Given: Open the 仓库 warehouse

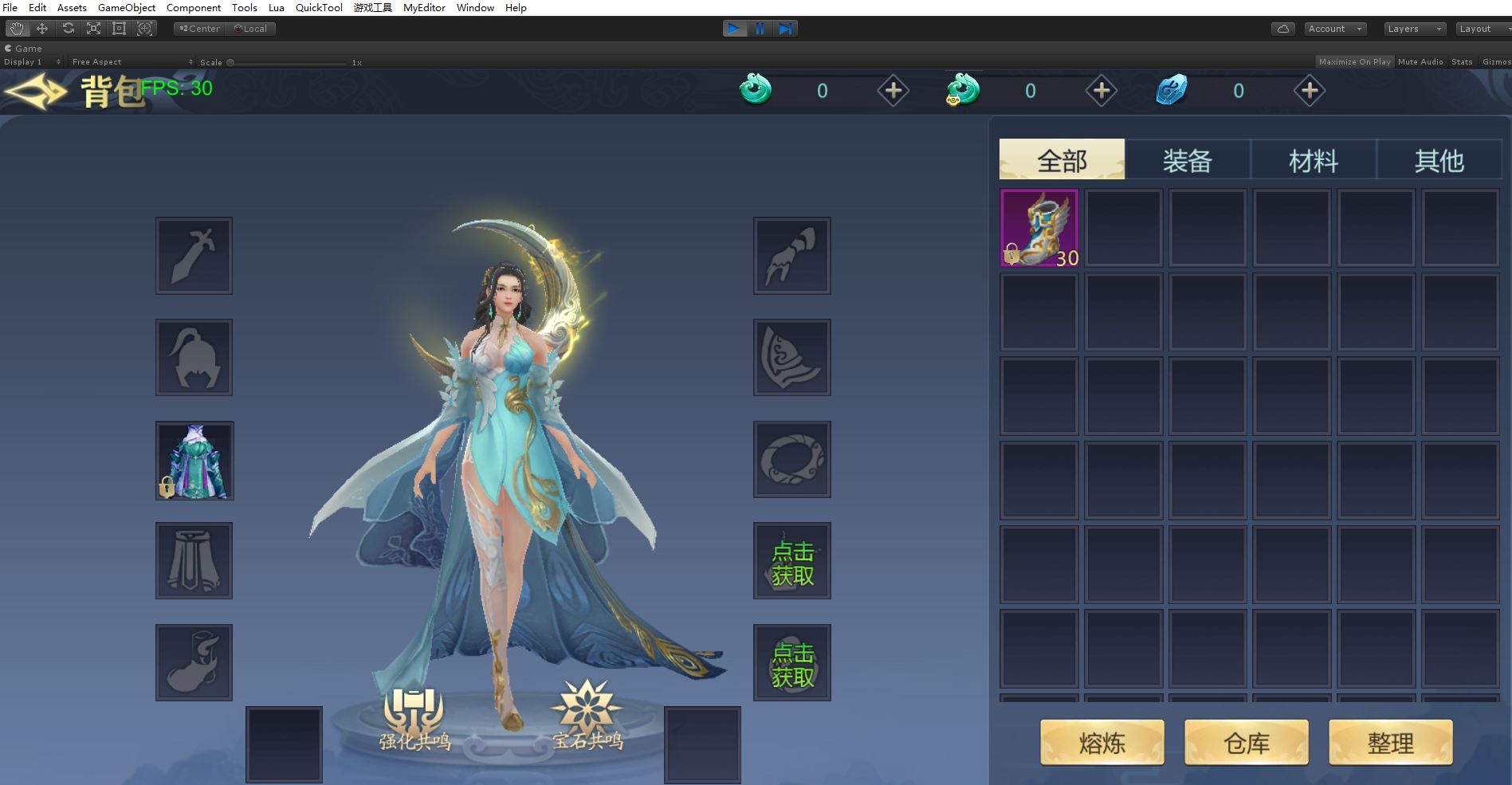Looking at the screenshot, I should [1246, 743].
